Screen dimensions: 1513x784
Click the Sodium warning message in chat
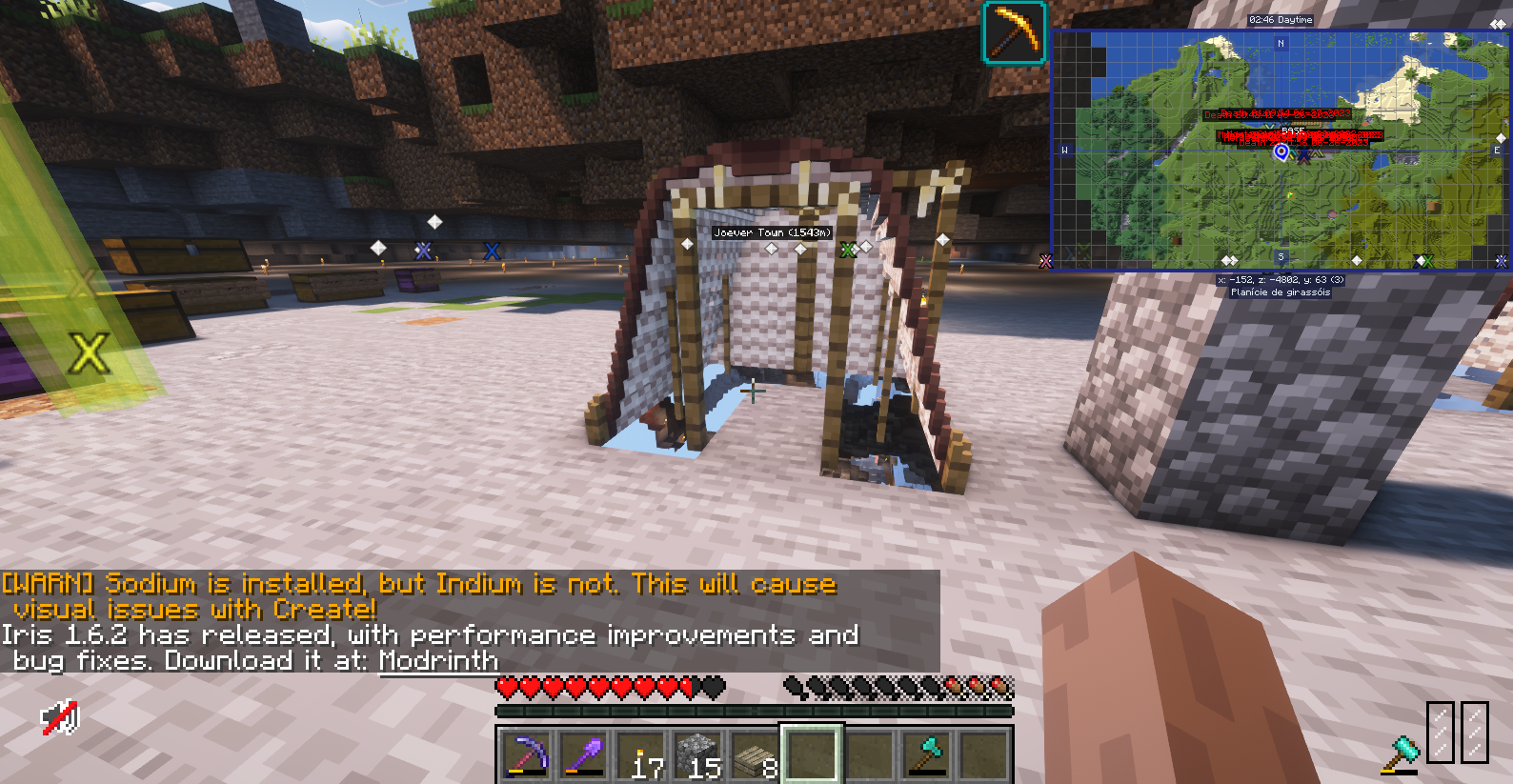[419, 583]
